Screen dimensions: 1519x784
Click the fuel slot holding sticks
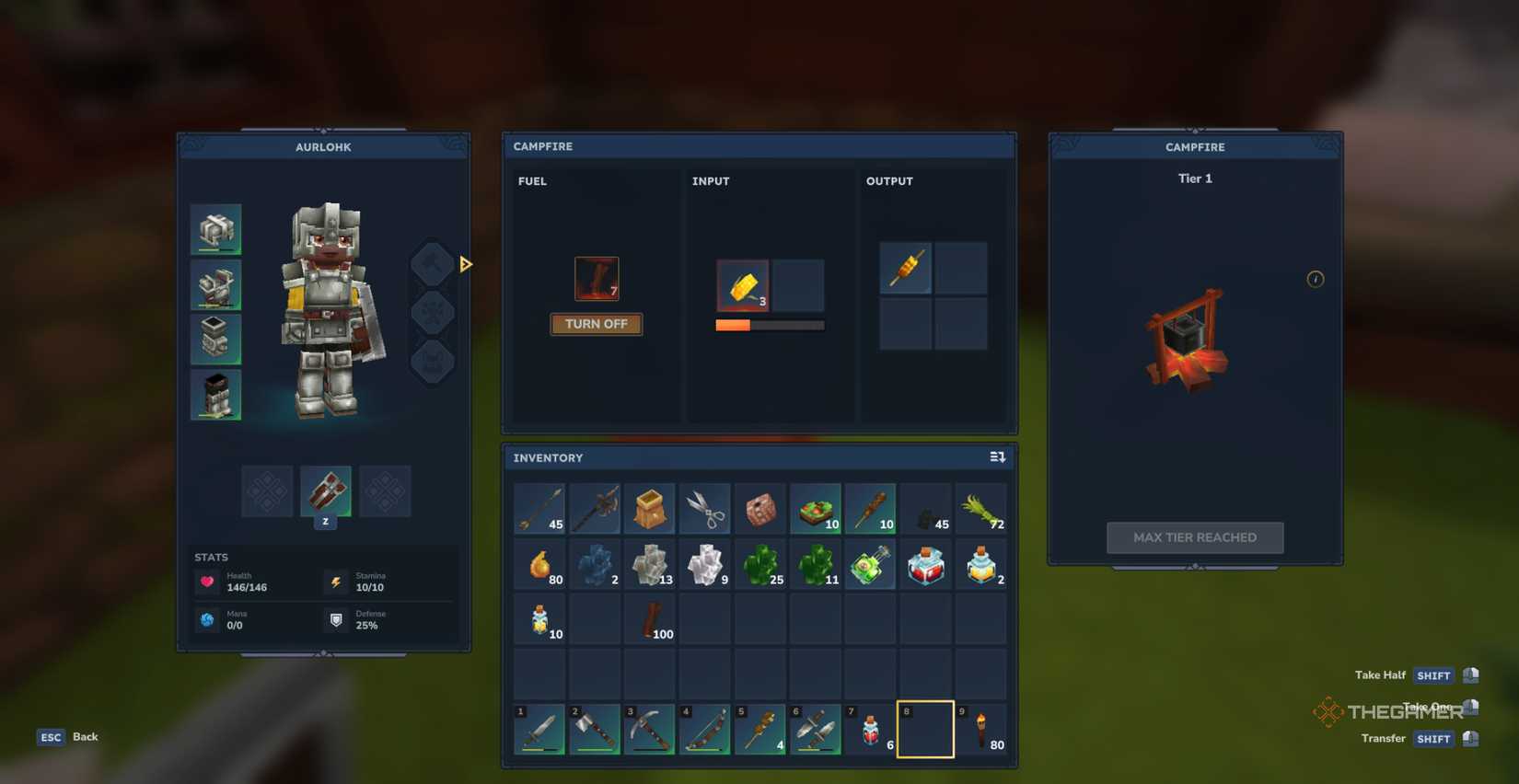click(x=597, y=278)
